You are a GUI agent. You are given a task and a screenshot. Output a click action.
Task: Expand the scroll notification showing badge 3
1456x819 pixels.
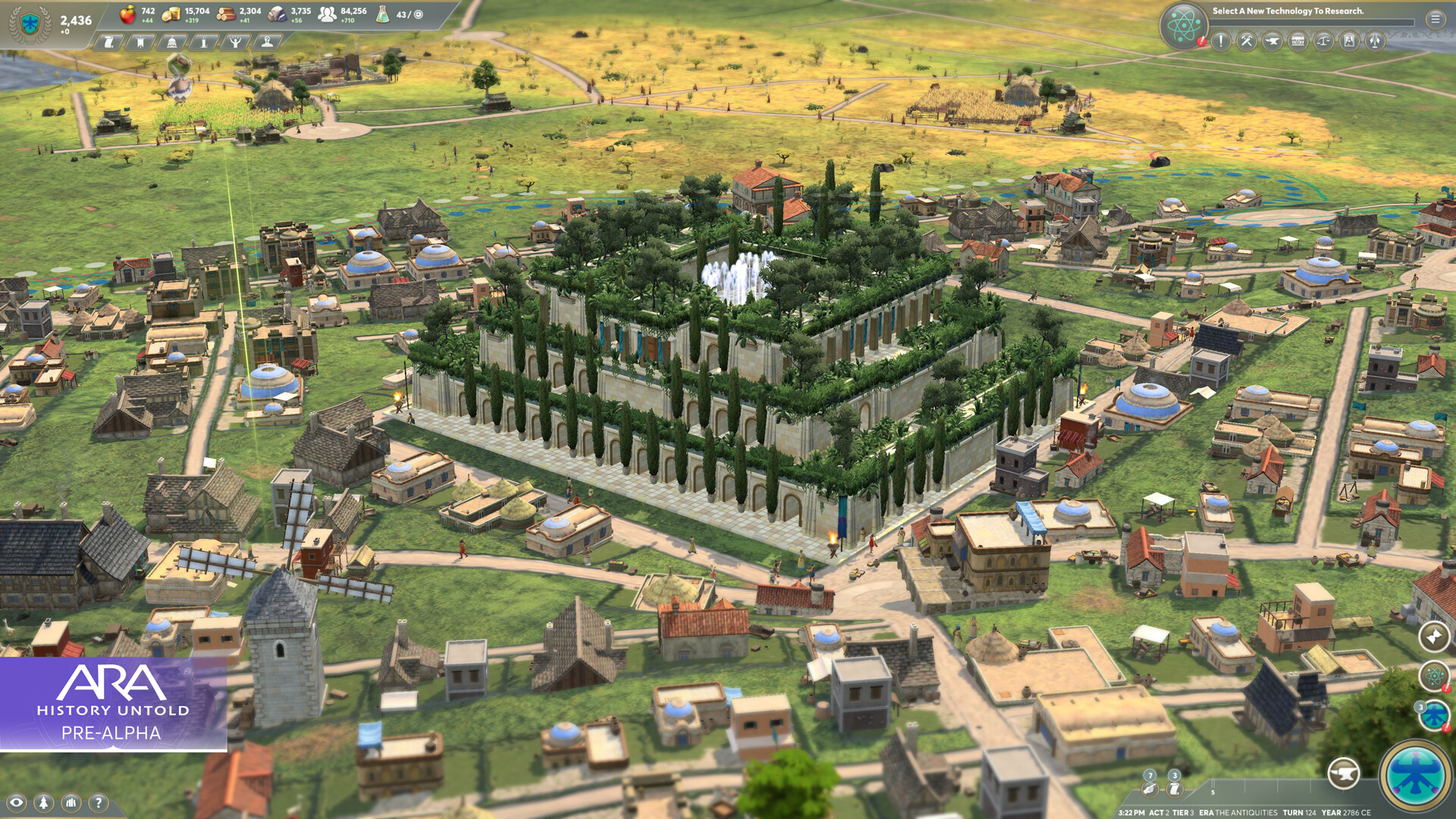coord(1174,789)
